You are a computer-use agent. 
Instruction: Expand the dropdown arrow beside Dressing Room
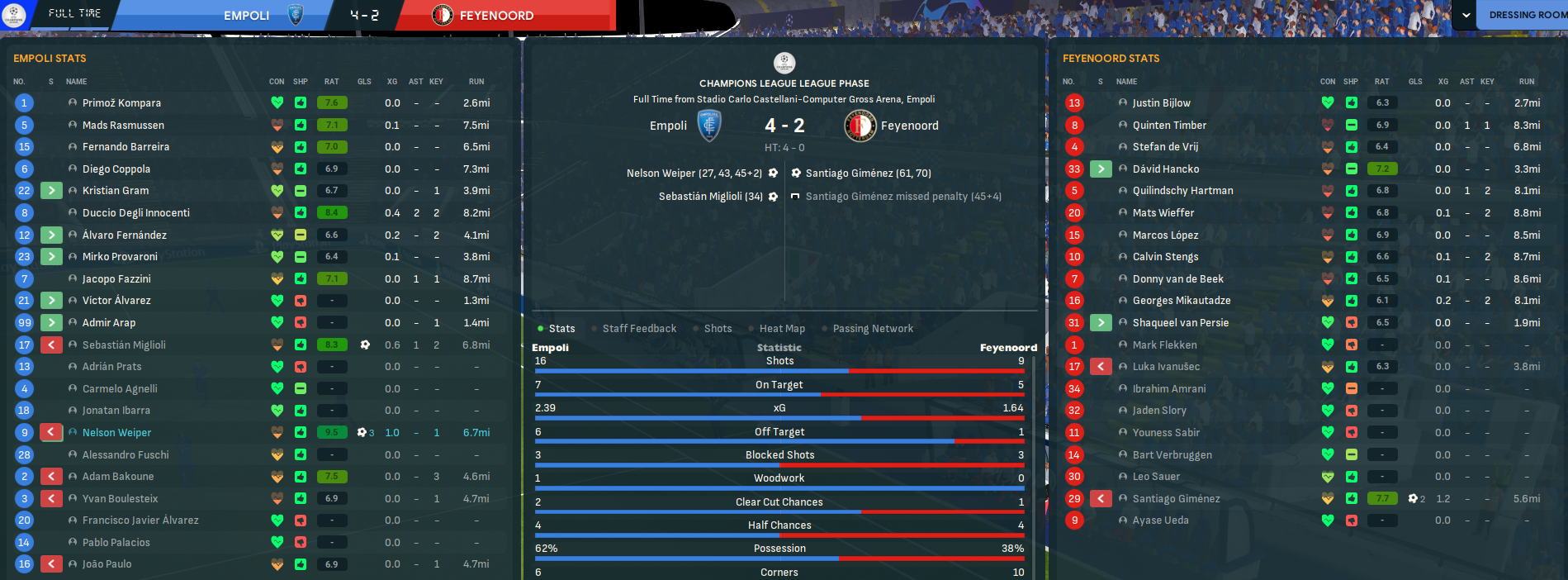tap(1466, 15)
